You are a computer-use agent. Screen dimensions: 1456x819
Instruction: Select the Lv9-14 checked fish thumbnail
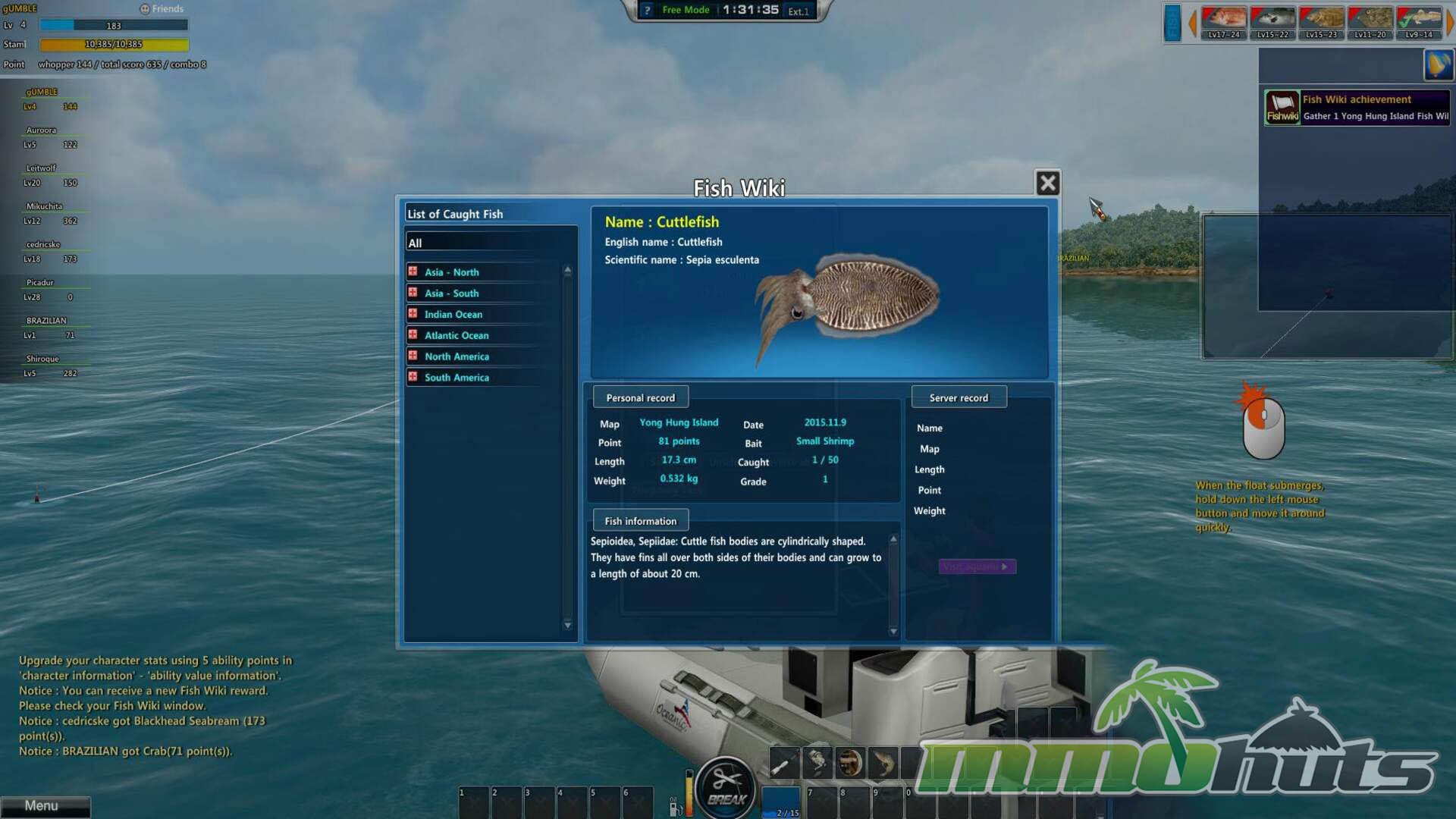1419,22
